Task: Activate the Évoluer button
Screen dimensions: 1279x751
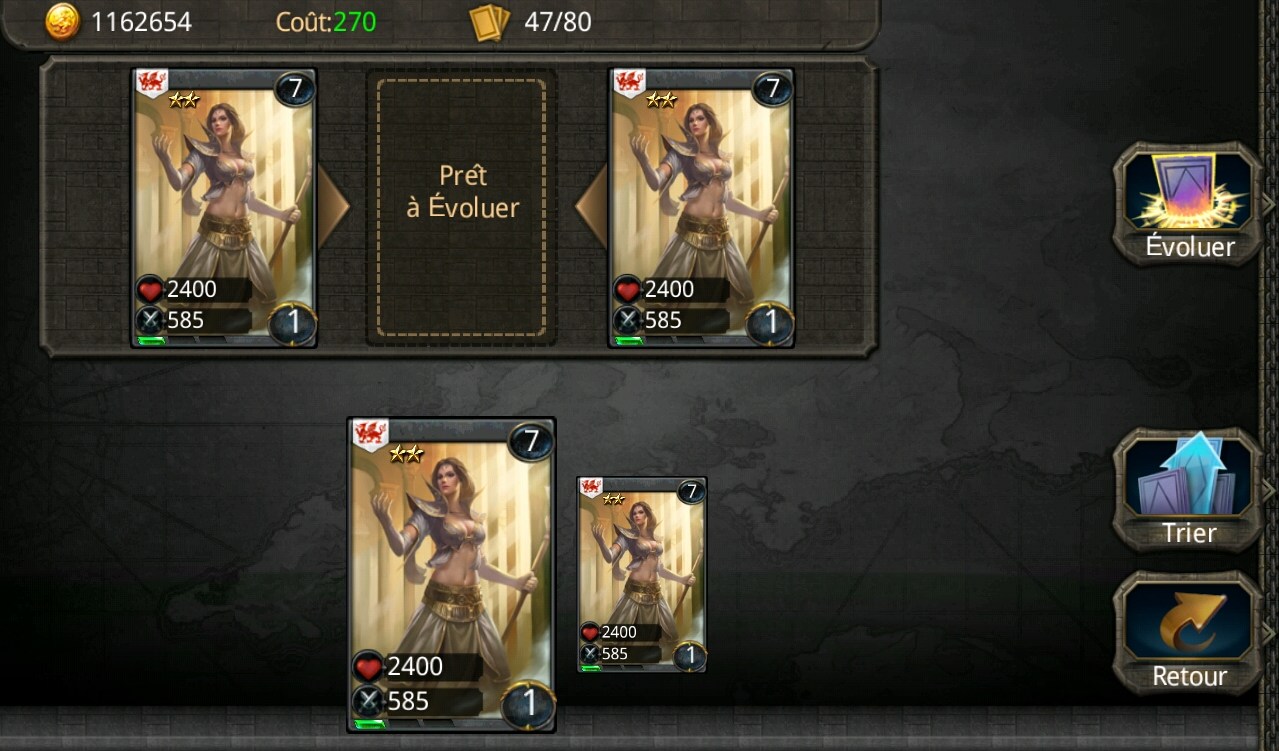Action: coord(1188,203)
